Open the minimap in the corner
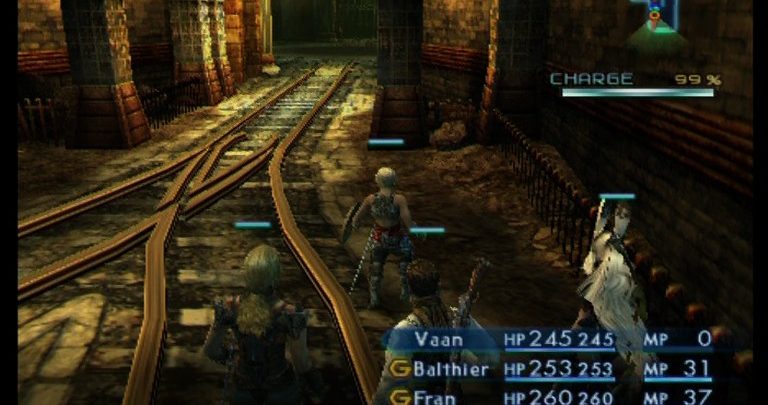768x405 pixels. [656, 23]
